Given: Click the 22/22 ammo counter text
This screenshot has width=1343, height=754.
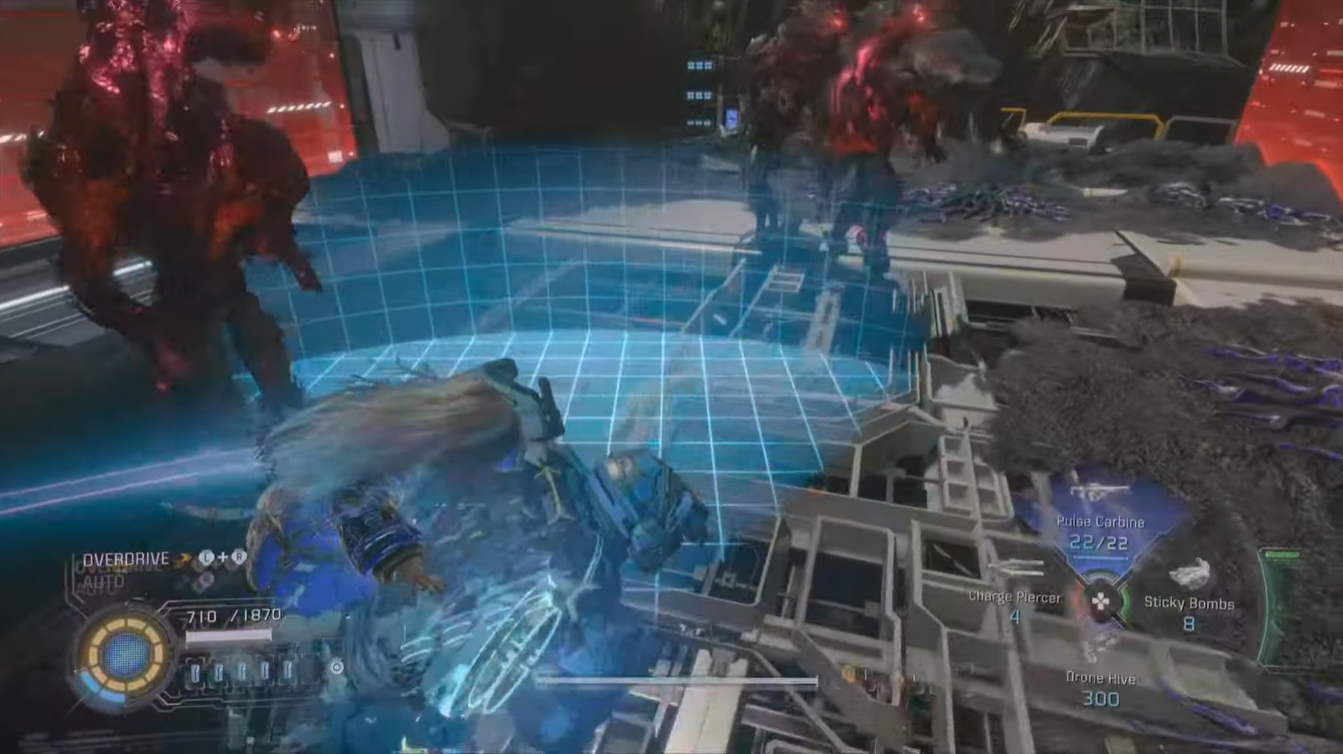Looking at the screenshot, I should 1098,543.
